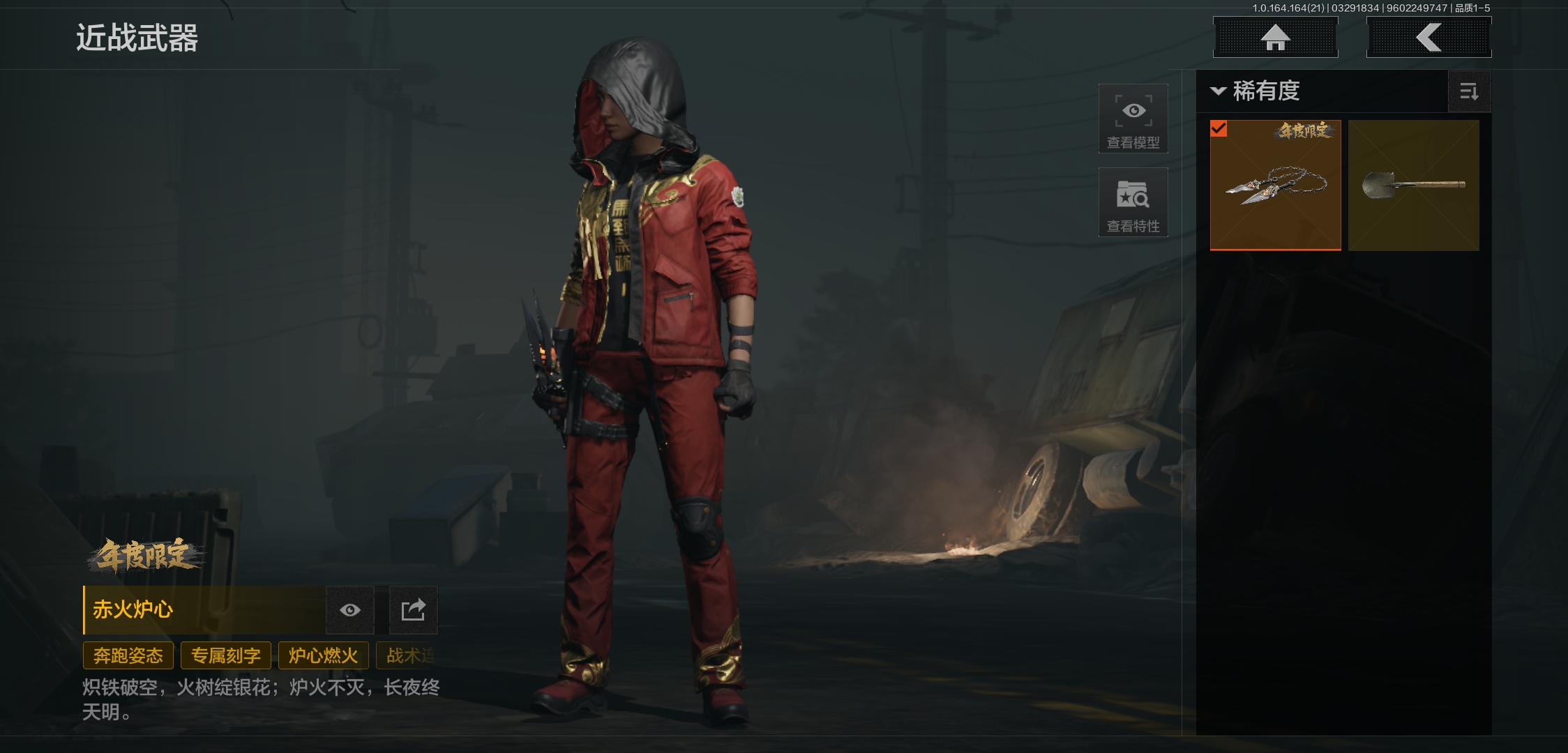The height and width of the screenshot is (753, 1568).
Task: Show the 专属刻字 feature tag
Action: click(226, 655)
